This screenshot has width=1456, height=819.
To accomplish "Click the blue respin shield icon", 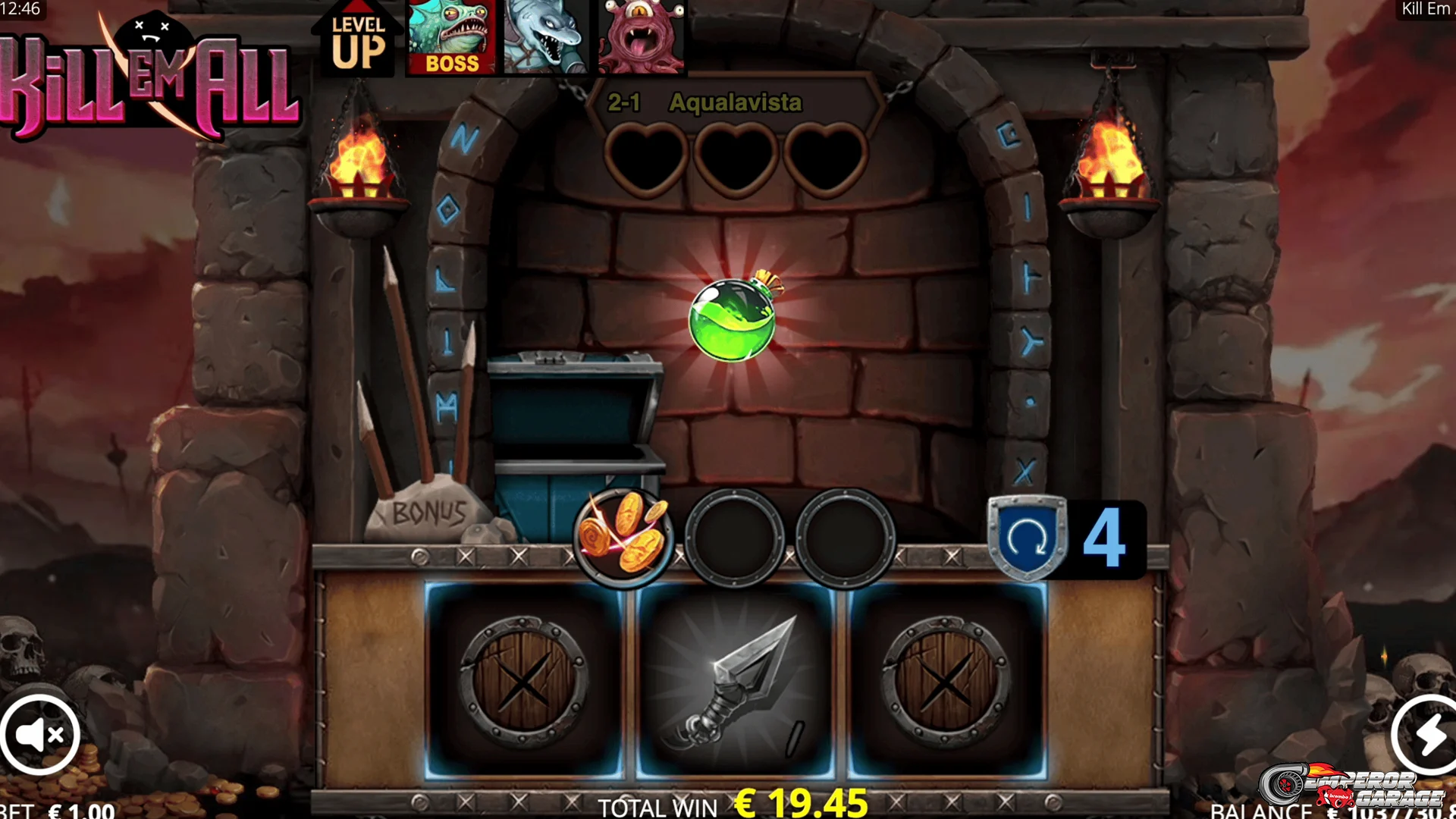I will [1027, 537].
